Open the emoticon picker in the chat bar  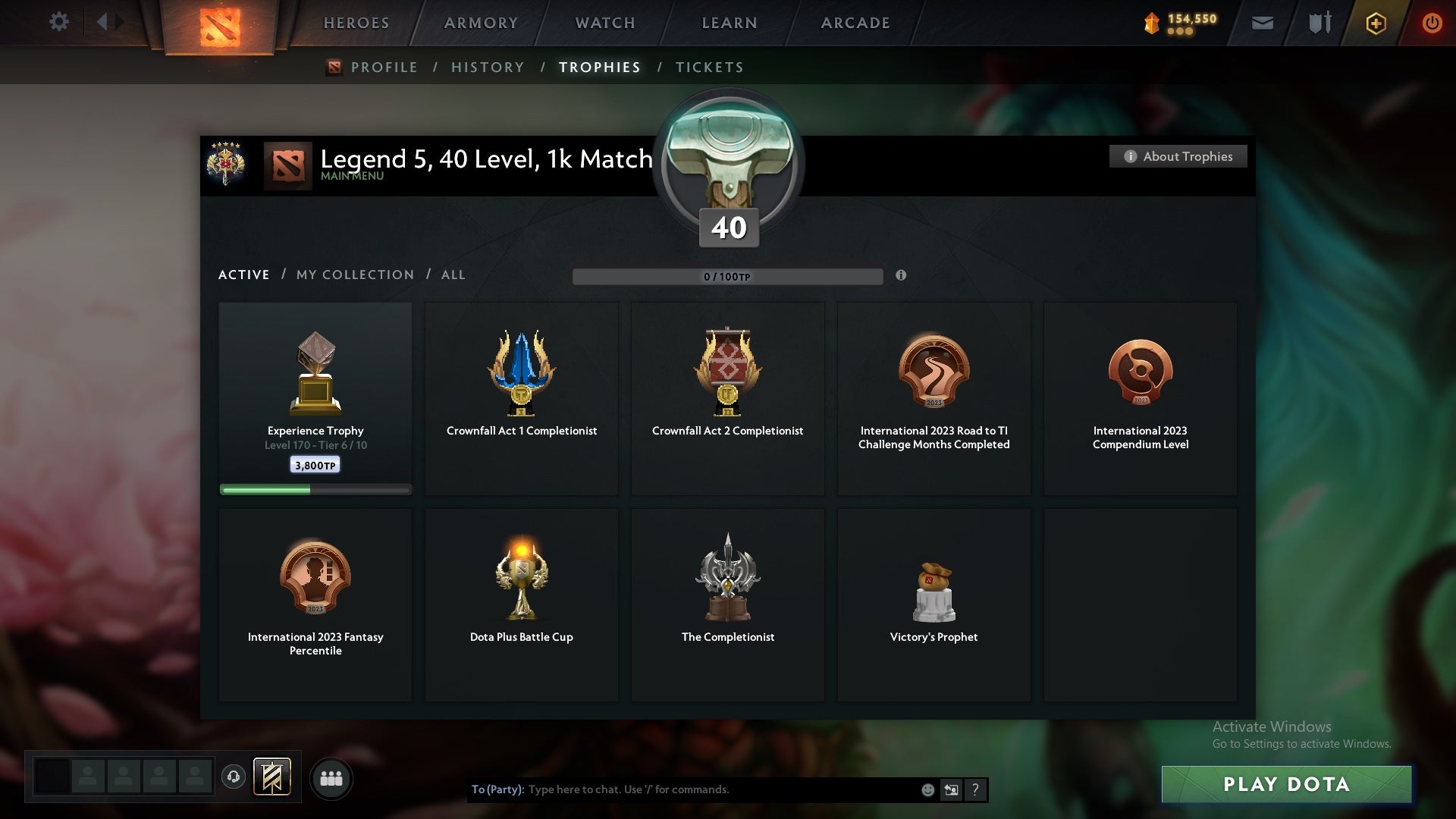(x=927, y=789)
